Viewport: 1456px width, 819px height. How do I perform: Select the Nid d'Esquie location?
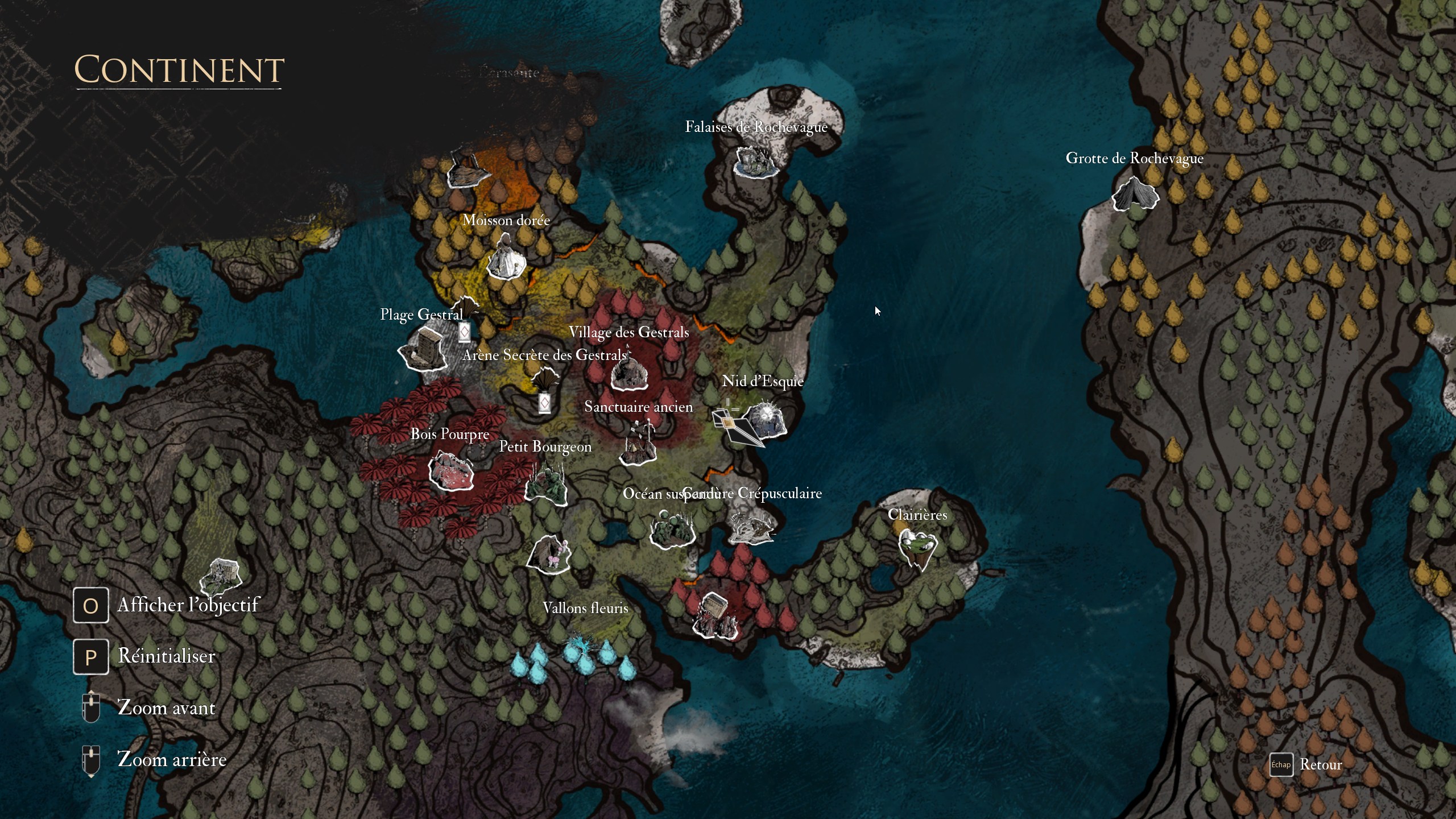(766, 422)
